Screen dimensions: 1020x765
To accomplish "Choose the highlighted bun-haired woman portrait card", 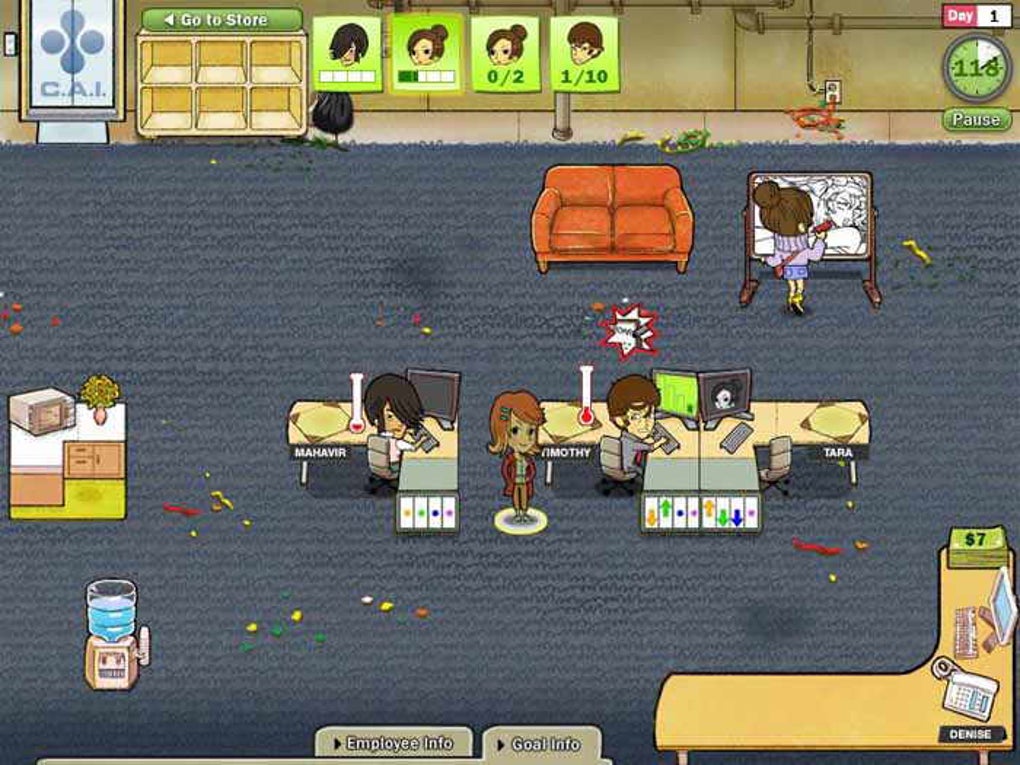I will pos(427,54).
